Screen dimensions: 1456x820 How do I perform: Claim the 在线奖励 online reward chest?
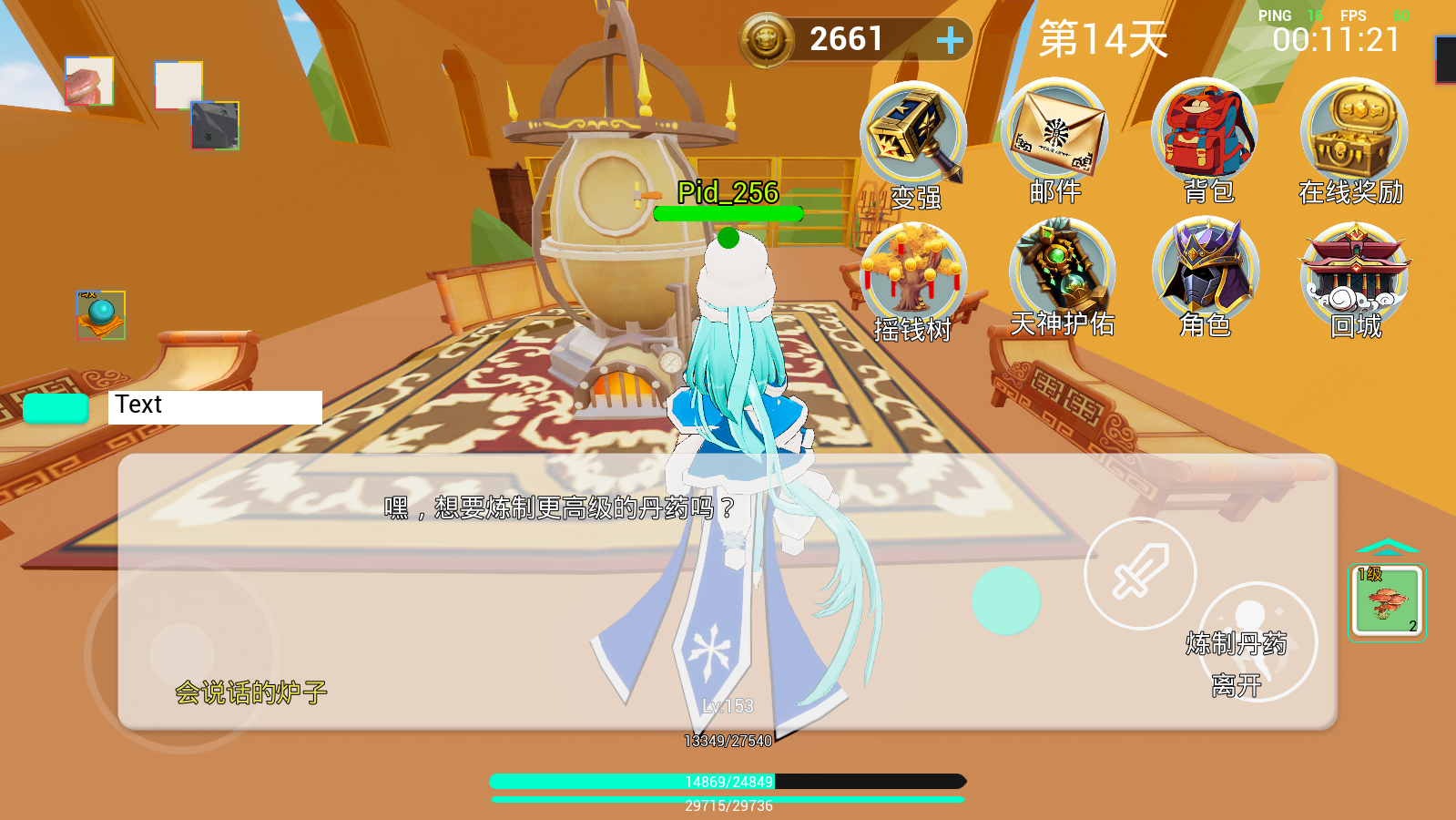coord(1353,132)
